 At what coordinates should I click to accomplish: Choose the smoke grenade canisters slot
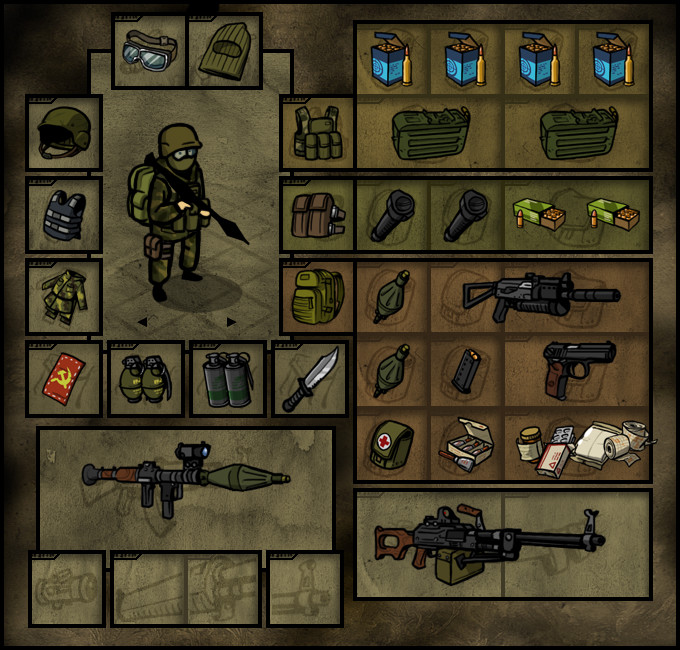(x=227, y=379)
